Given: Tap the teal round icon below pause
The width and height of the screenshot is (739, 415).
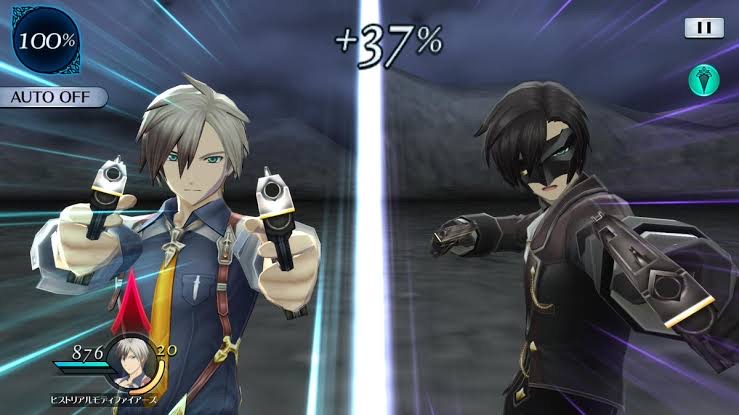Looking at the screenshot, I should [x=703, y=81].
